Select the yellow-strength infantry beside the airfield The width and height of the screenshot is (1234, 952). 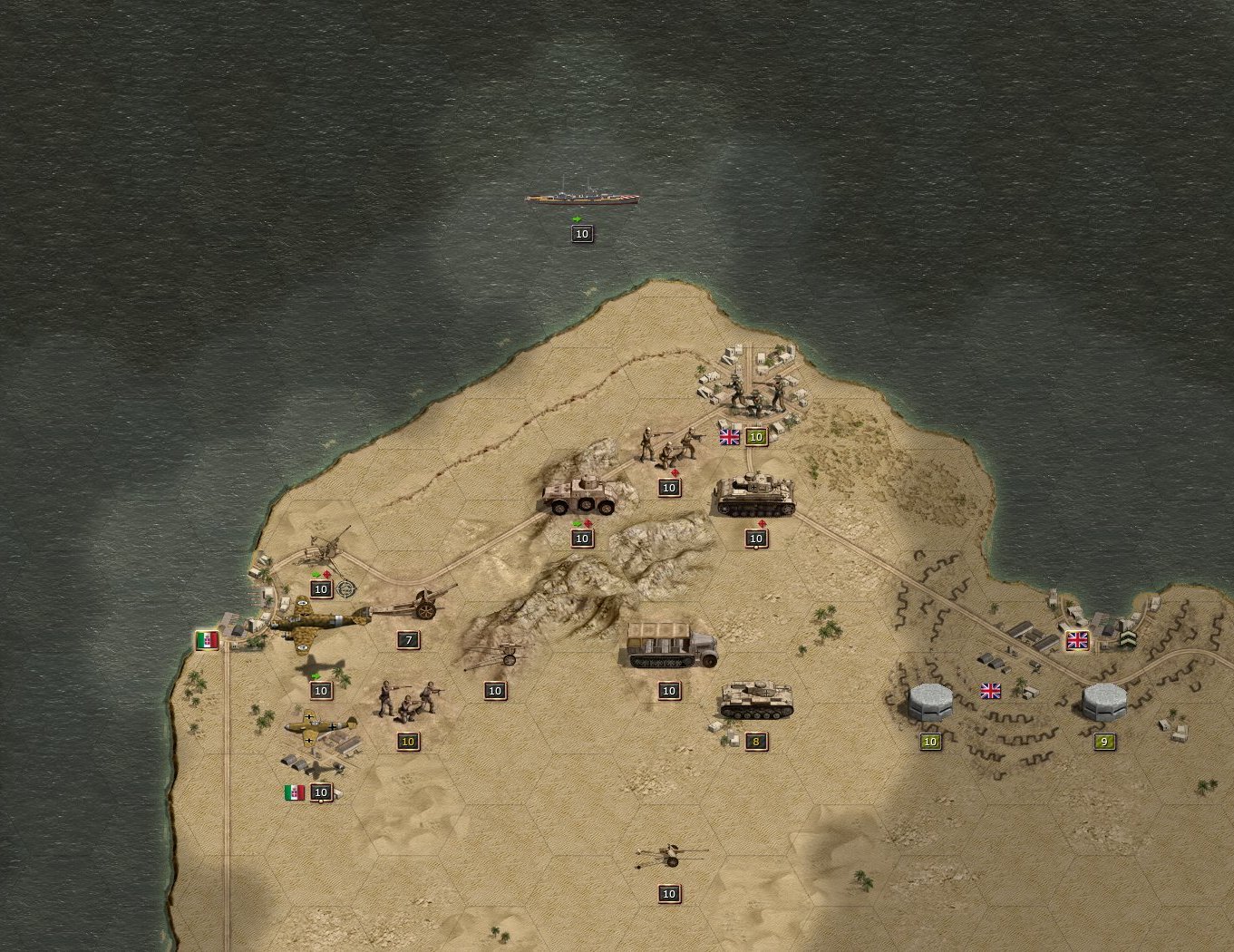click(408, 698)
